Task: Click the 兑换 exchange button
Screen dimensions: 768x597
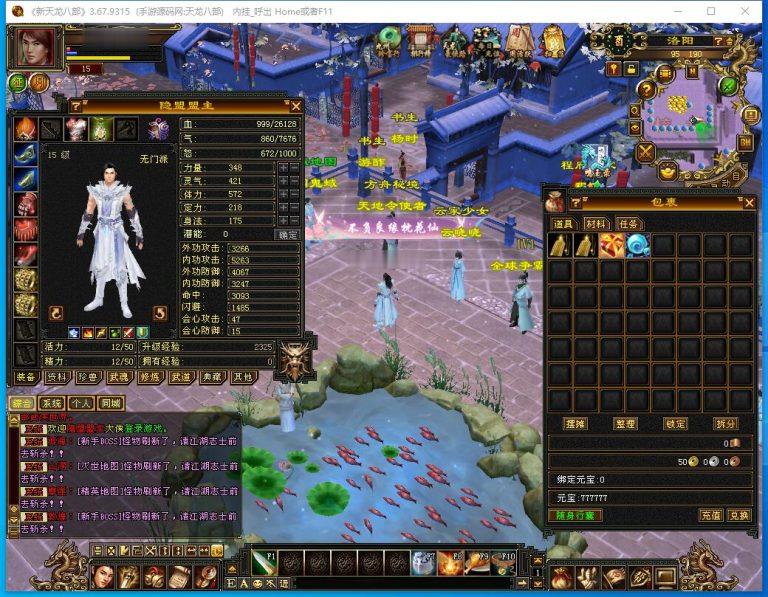Action: click(738, 516)
